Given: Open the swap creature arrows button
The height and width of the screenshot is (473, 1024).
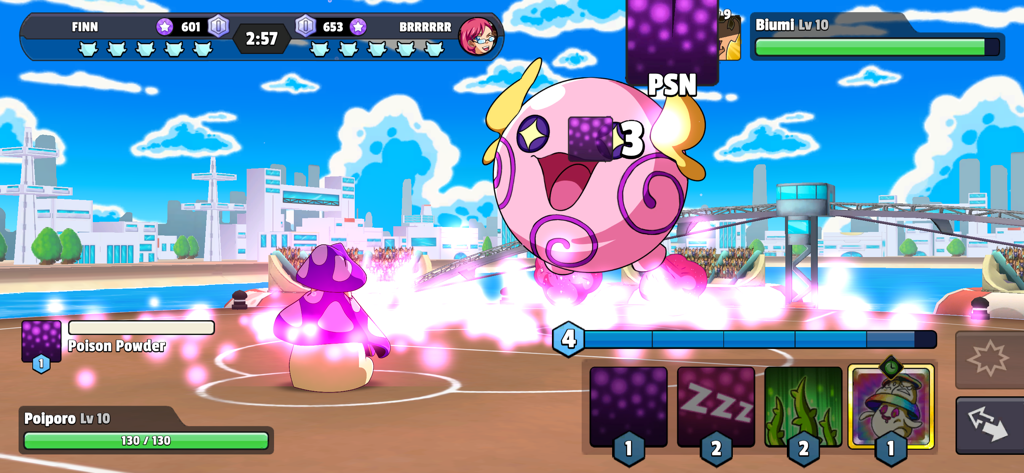Looking at the screenshot, I should [989, 426].
